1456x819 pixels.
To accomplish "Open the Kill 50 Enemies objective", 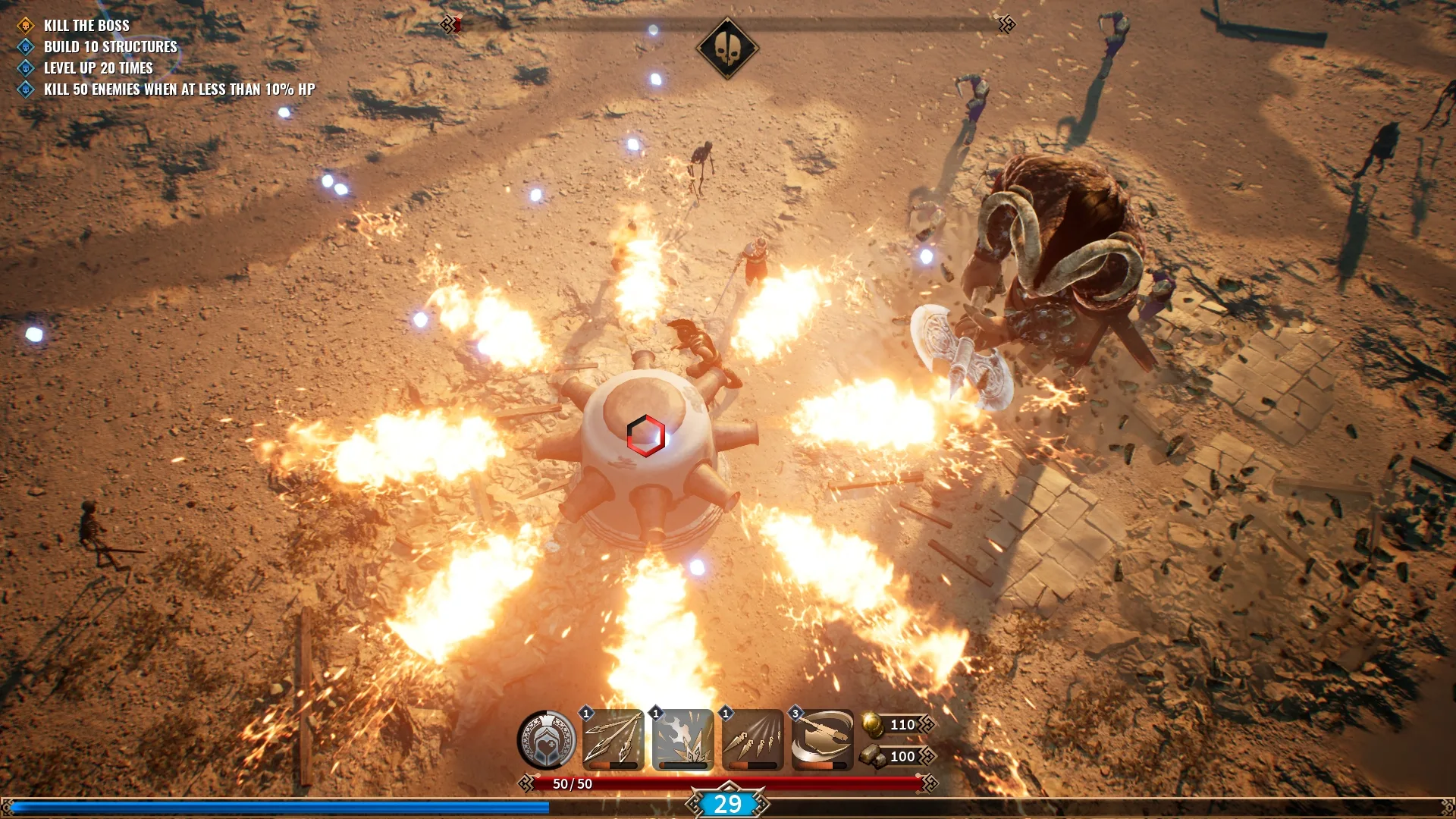I will point(179,89).
